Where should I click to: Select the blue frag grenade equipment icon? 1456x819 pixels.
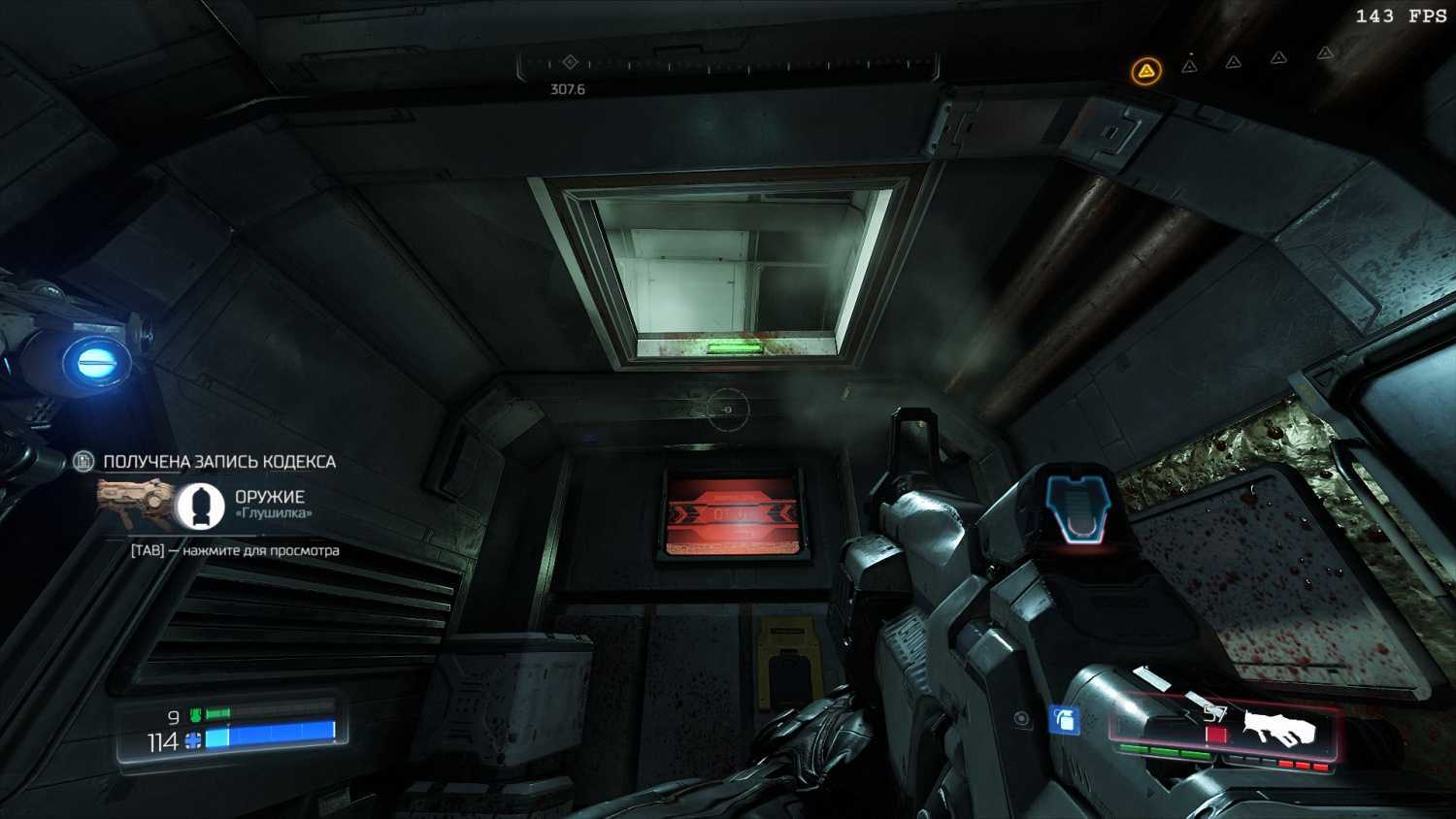(1065, 720)
